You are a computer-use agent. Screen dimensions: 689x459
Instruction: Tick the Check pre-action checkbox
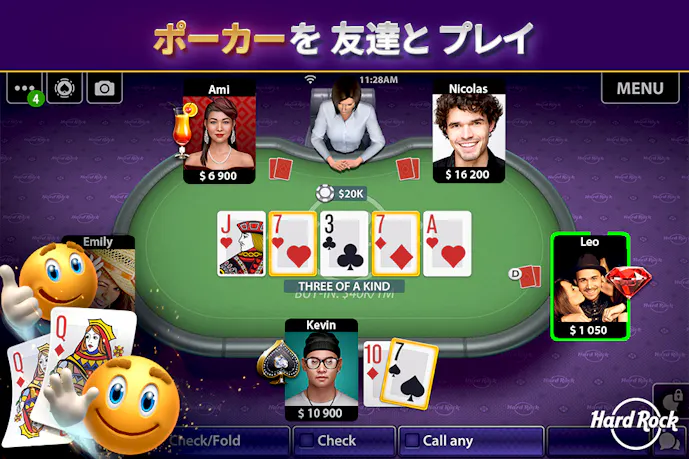point(306,440)
